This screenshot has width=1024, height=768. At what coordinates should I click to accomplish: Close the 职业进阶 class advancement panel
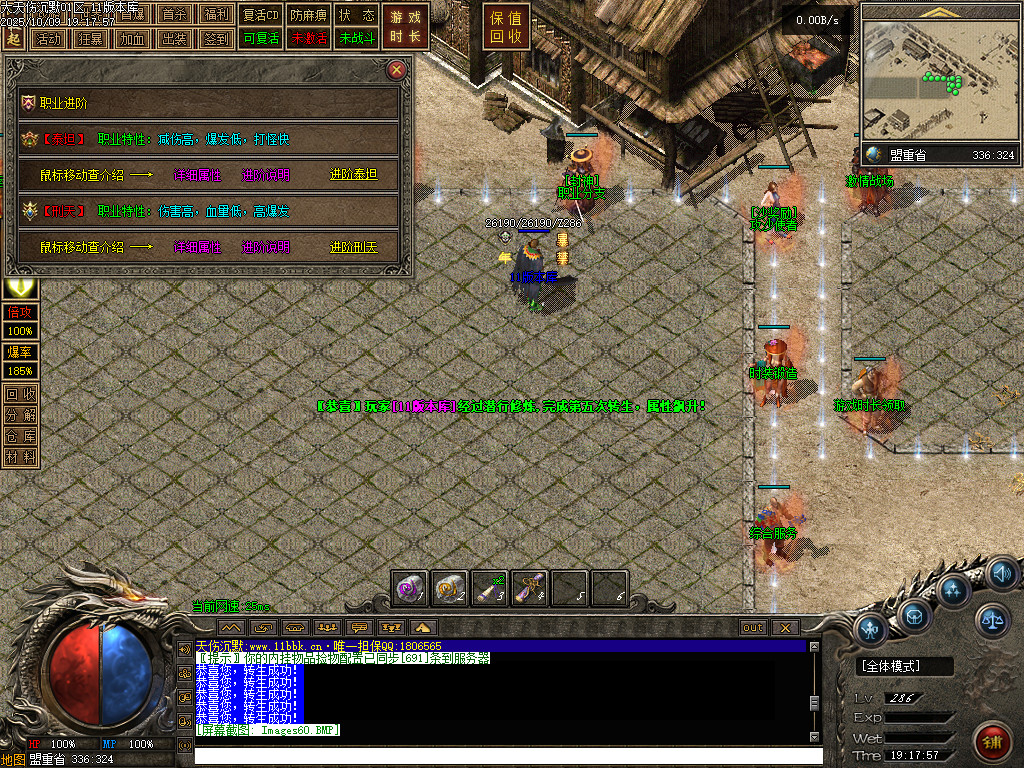397,70
